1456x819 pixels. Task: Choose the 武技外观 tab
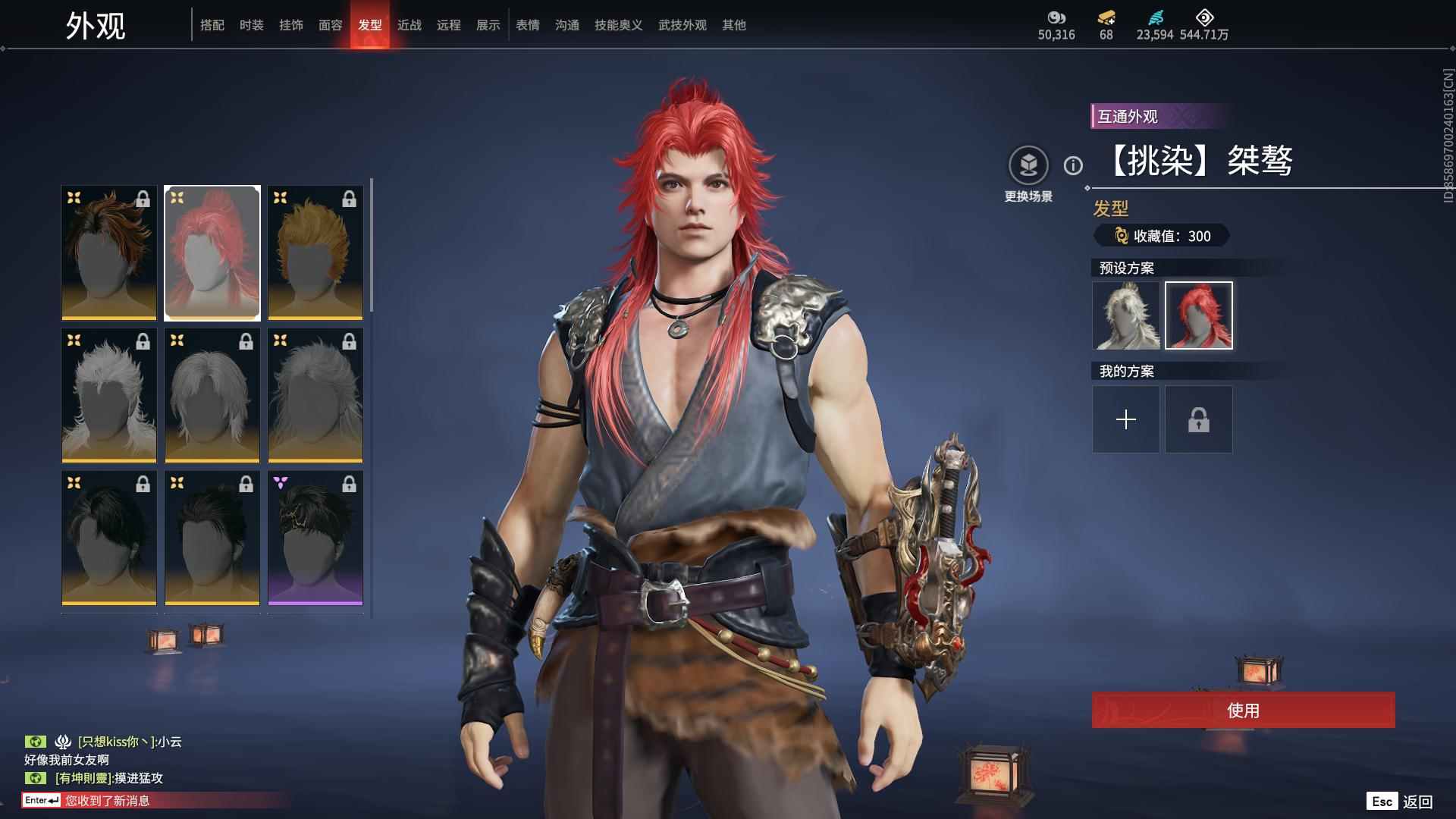[682, 25]
